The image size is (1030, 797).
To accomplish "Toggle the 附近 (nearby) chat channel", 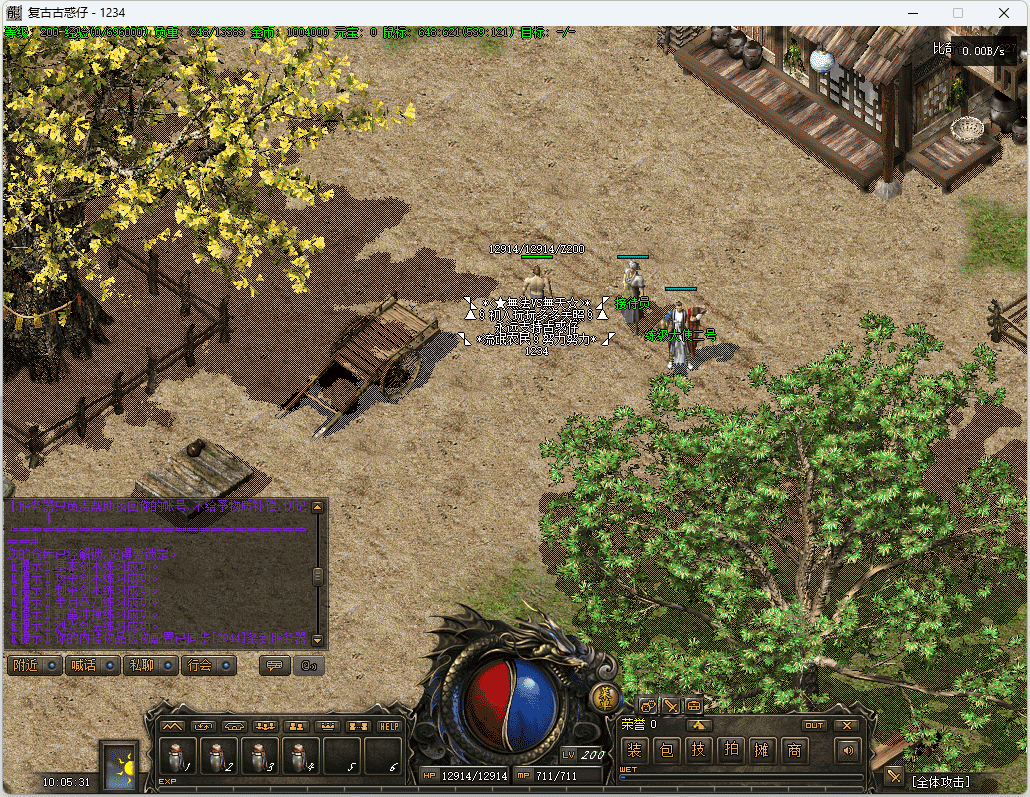I will (34, 665).
